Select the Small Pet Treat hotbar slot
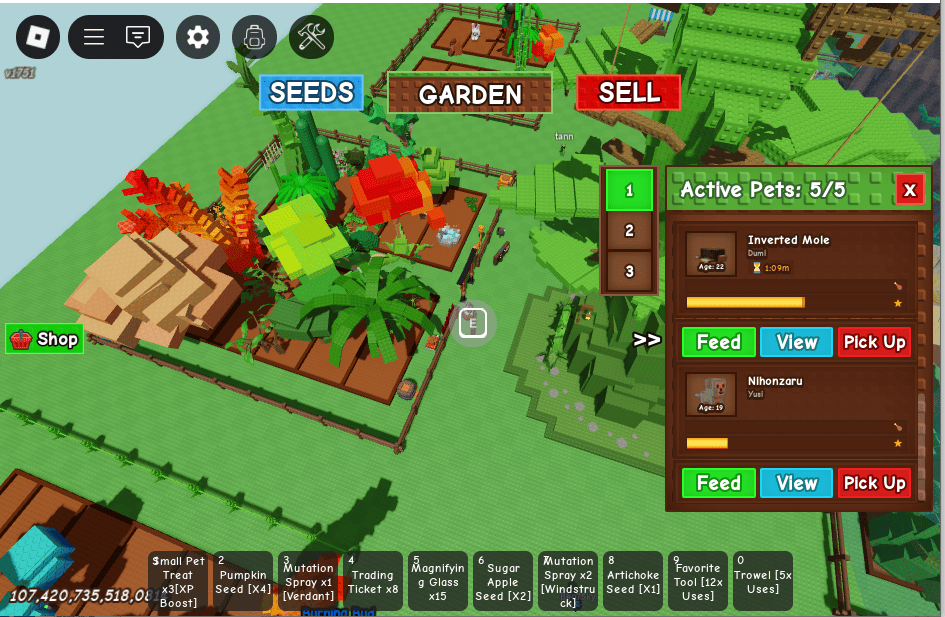Screen dimensions: 945x617 (178, 581)
